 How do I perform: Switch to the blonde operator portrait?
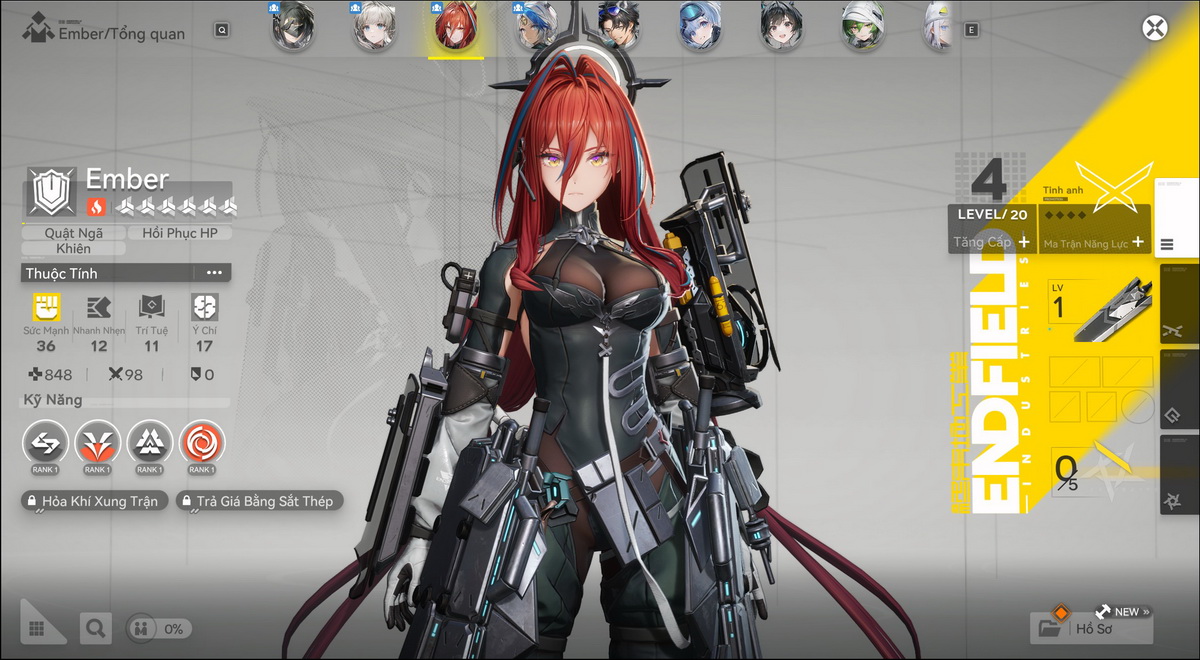[373, 26]
